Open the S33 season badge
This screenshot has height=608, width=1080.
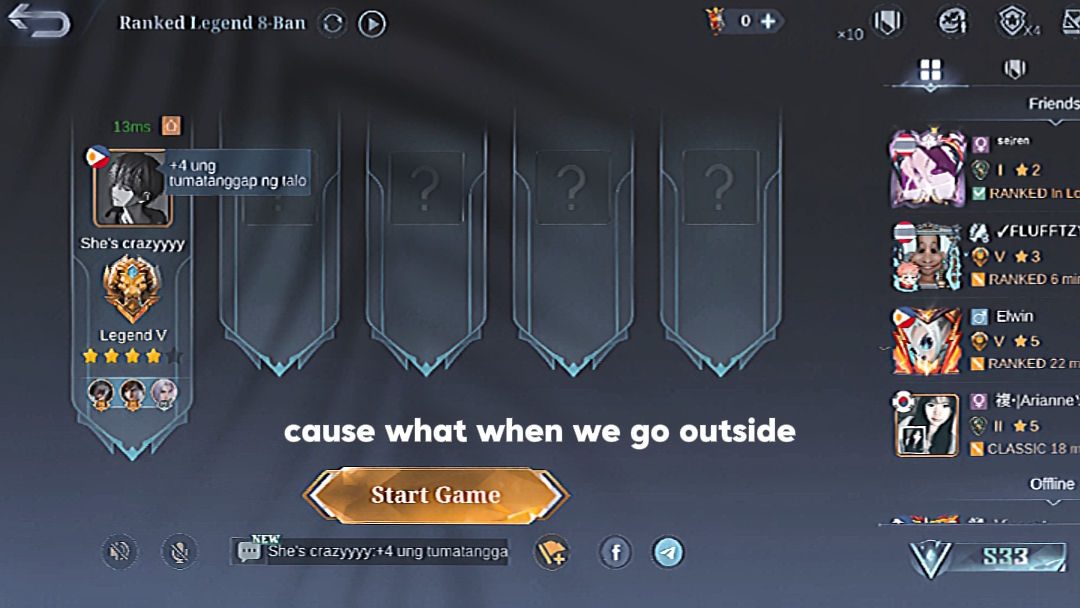(990, 557)
